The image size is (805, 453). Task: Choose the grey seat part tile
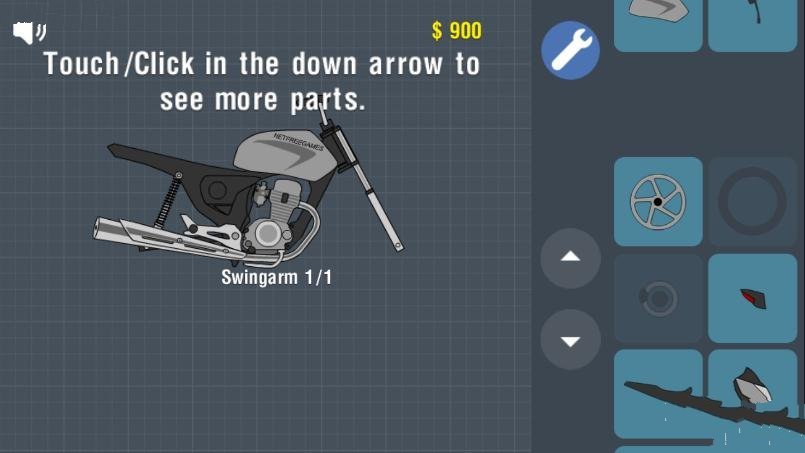(657, 22)
